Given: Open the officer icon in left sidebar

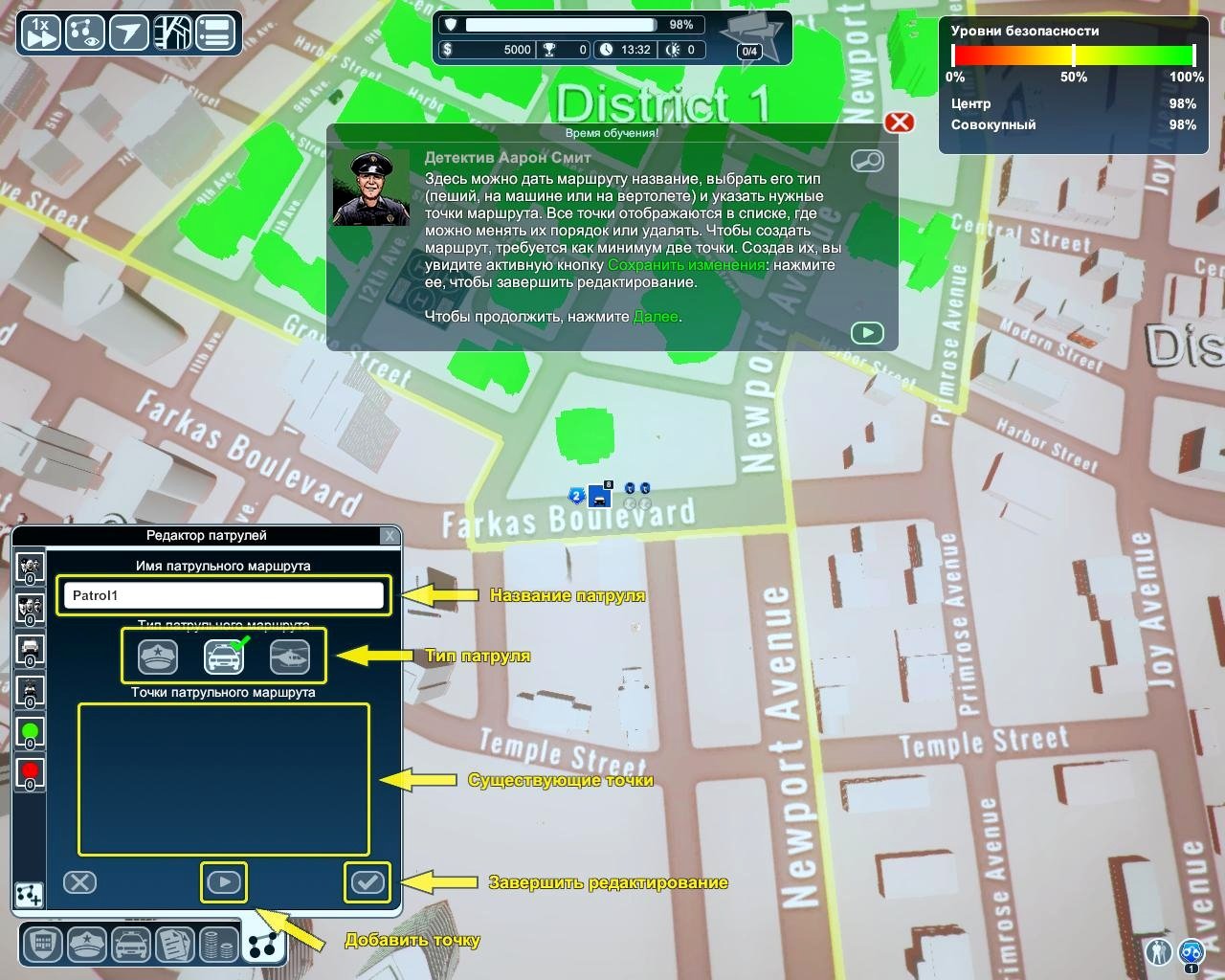Looking at the screenshot, I should coord(30,567).
